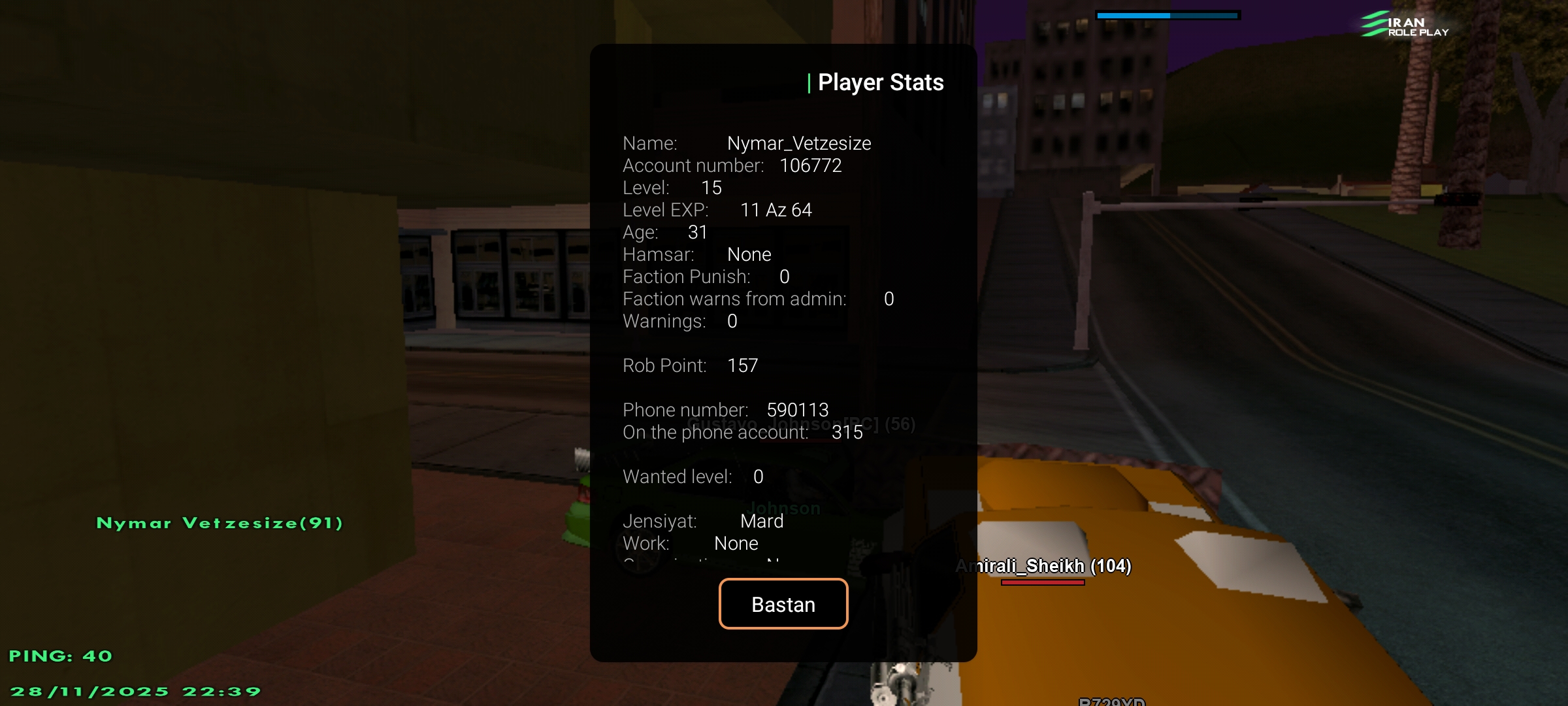Expand the On the phone account row

[x=742, y=431]
